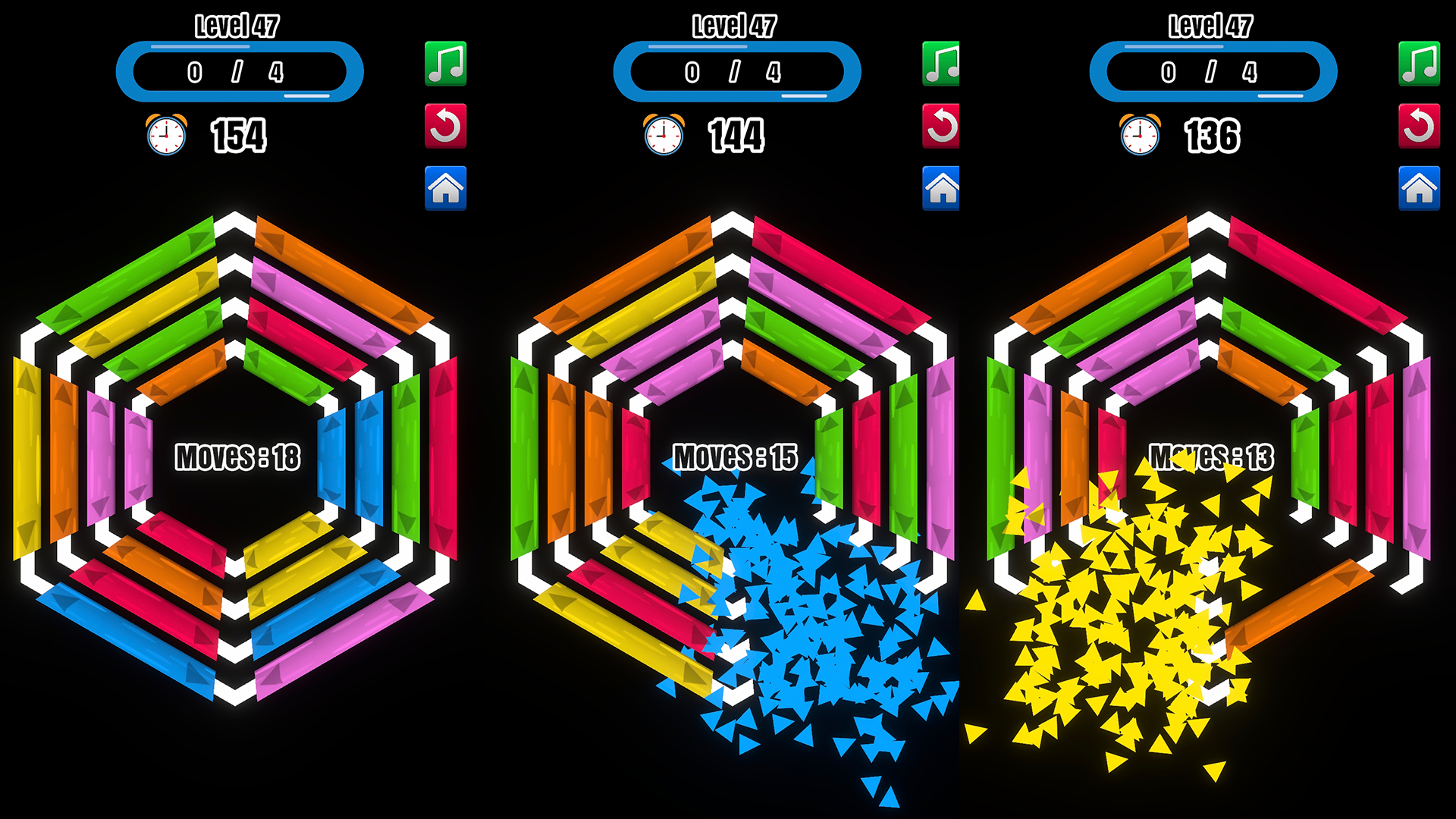Toggle the music in the left panel
Viewport: 1456px width, 819px height.
click(x=447, y=64)
